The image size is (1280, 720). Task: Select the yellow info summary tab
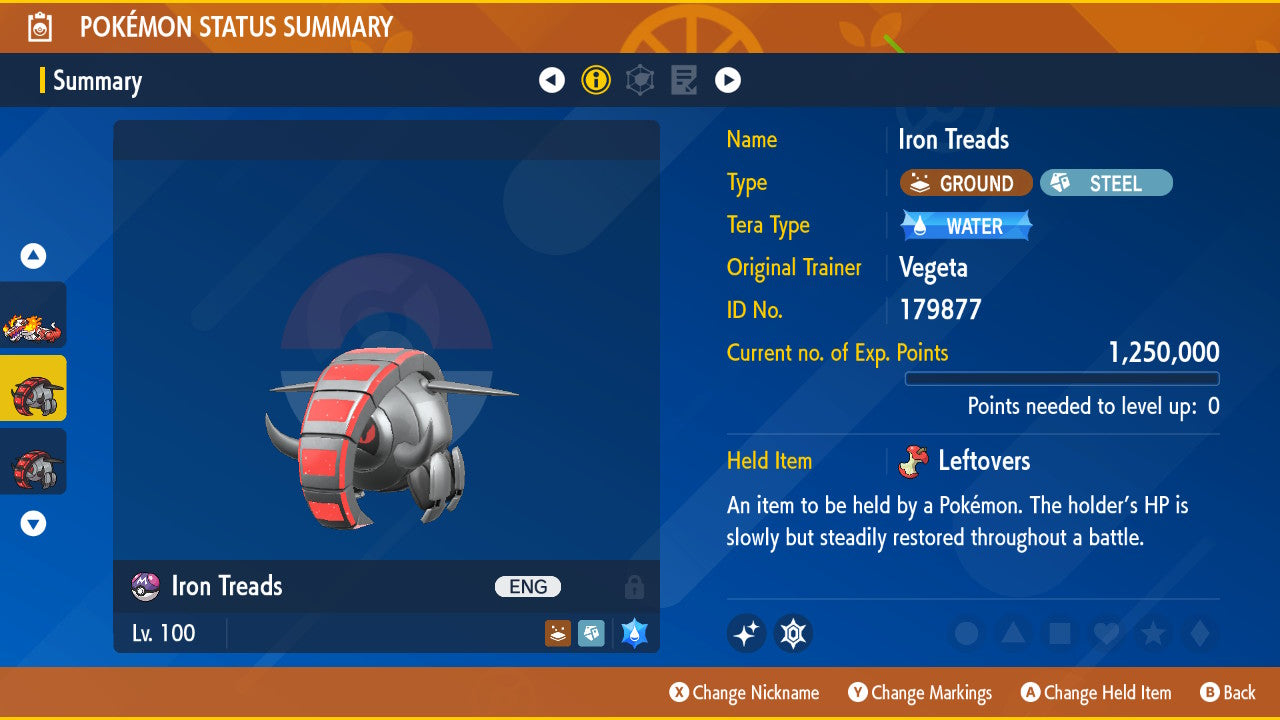(x=596, y=80)
